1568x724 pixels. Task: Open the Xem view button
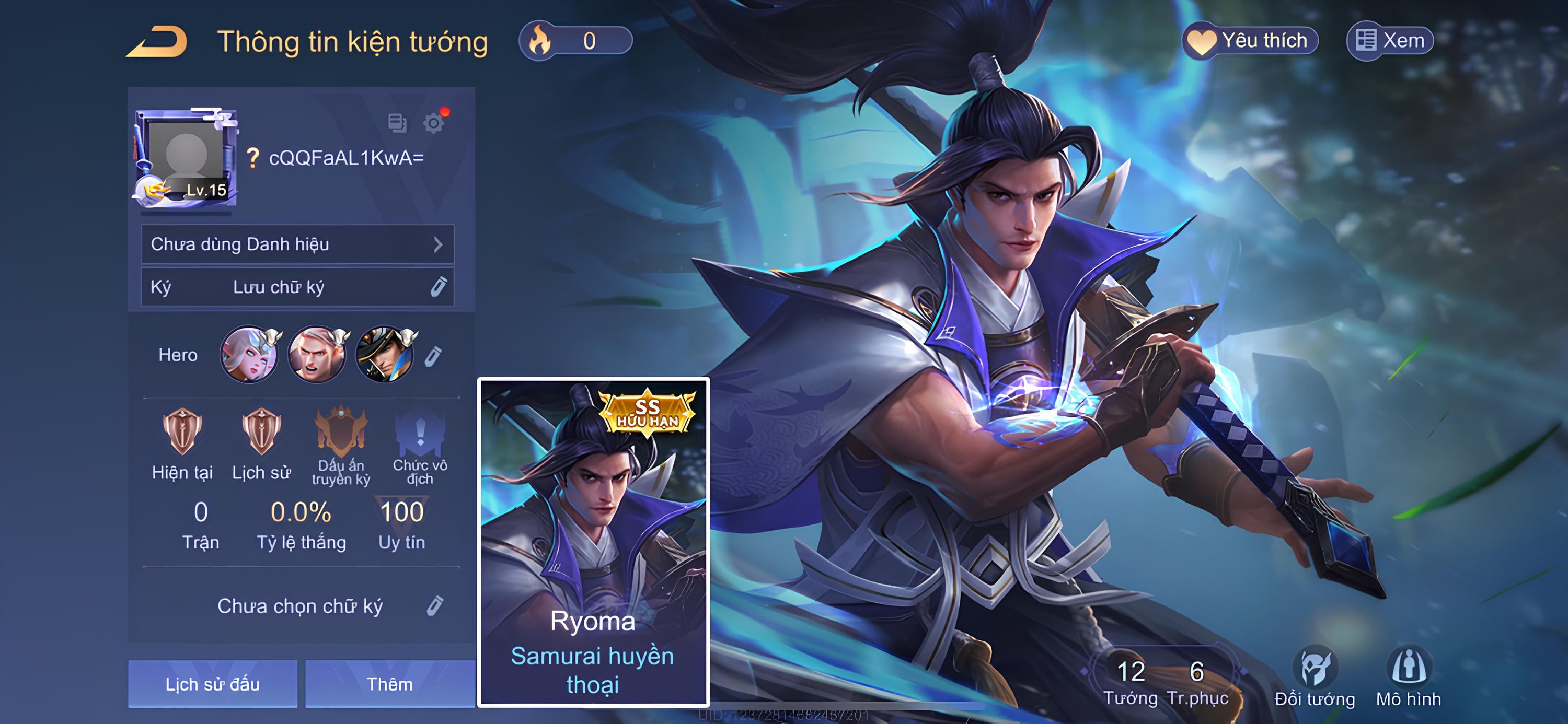[1389, 41]
